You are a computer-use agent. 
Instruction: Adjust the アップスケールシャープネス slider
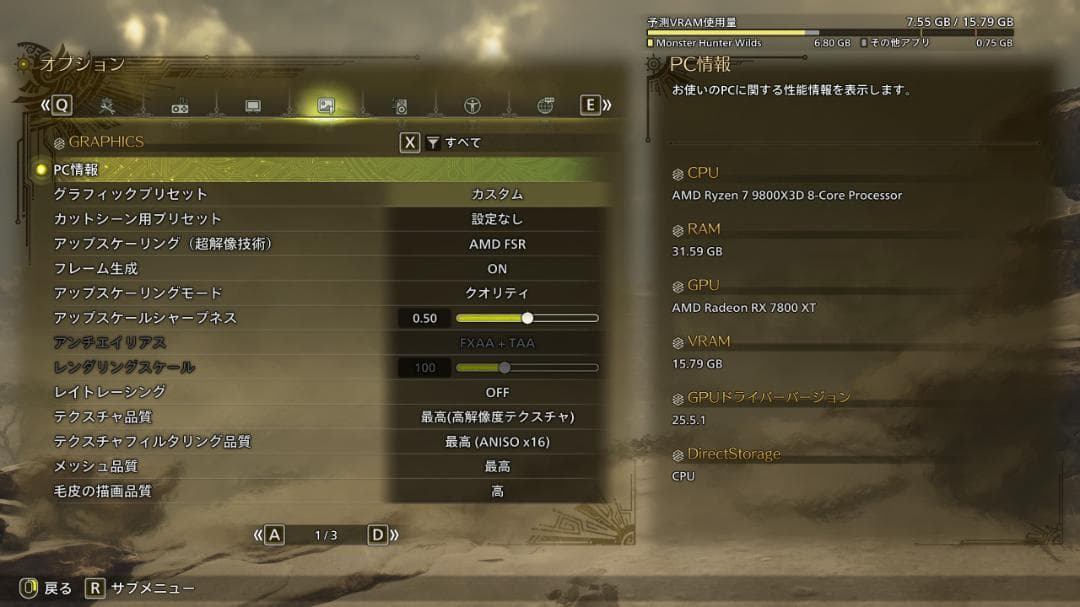527,318
